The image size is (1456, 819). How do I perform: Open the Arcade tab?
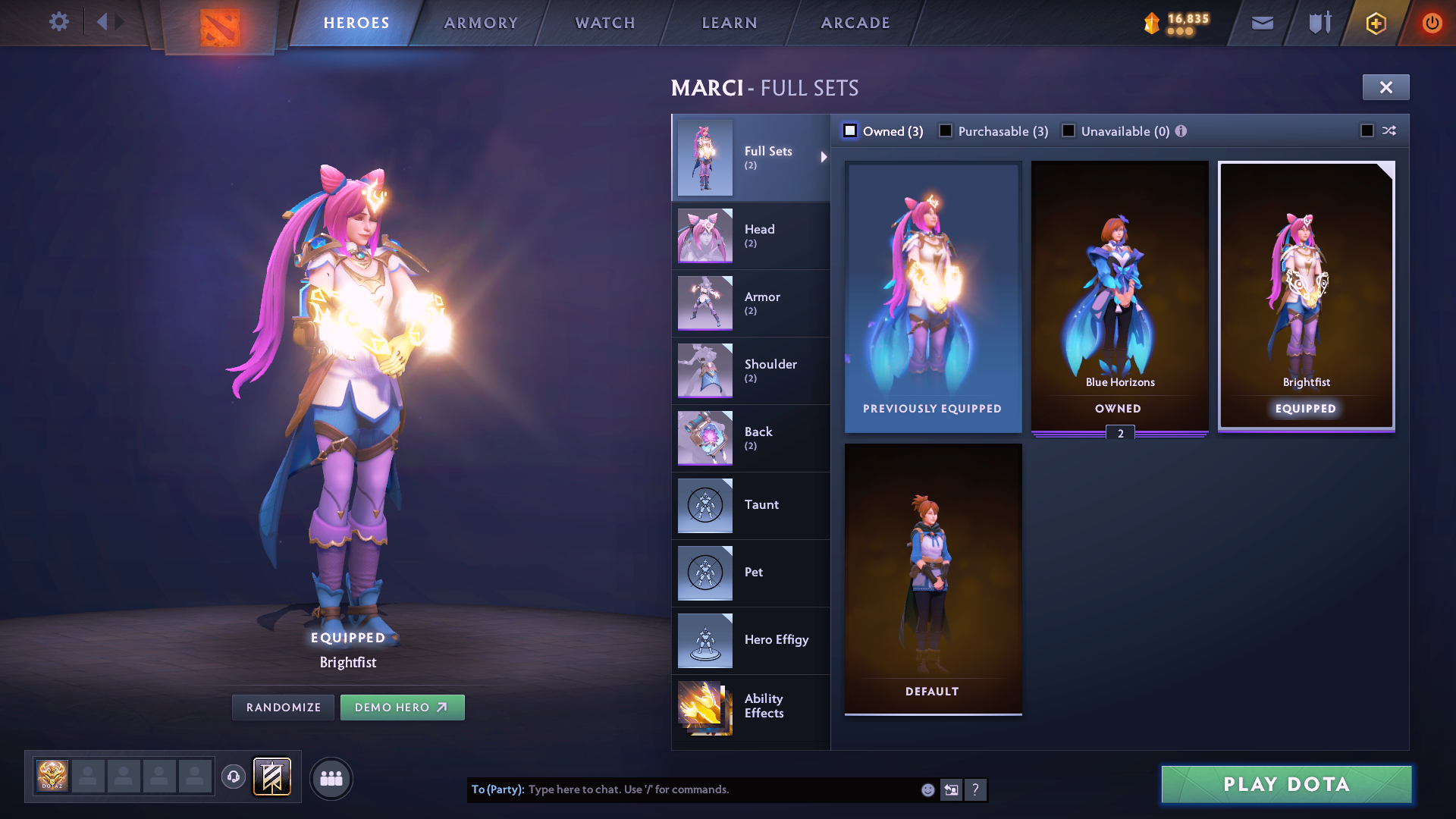pos(855,23)
